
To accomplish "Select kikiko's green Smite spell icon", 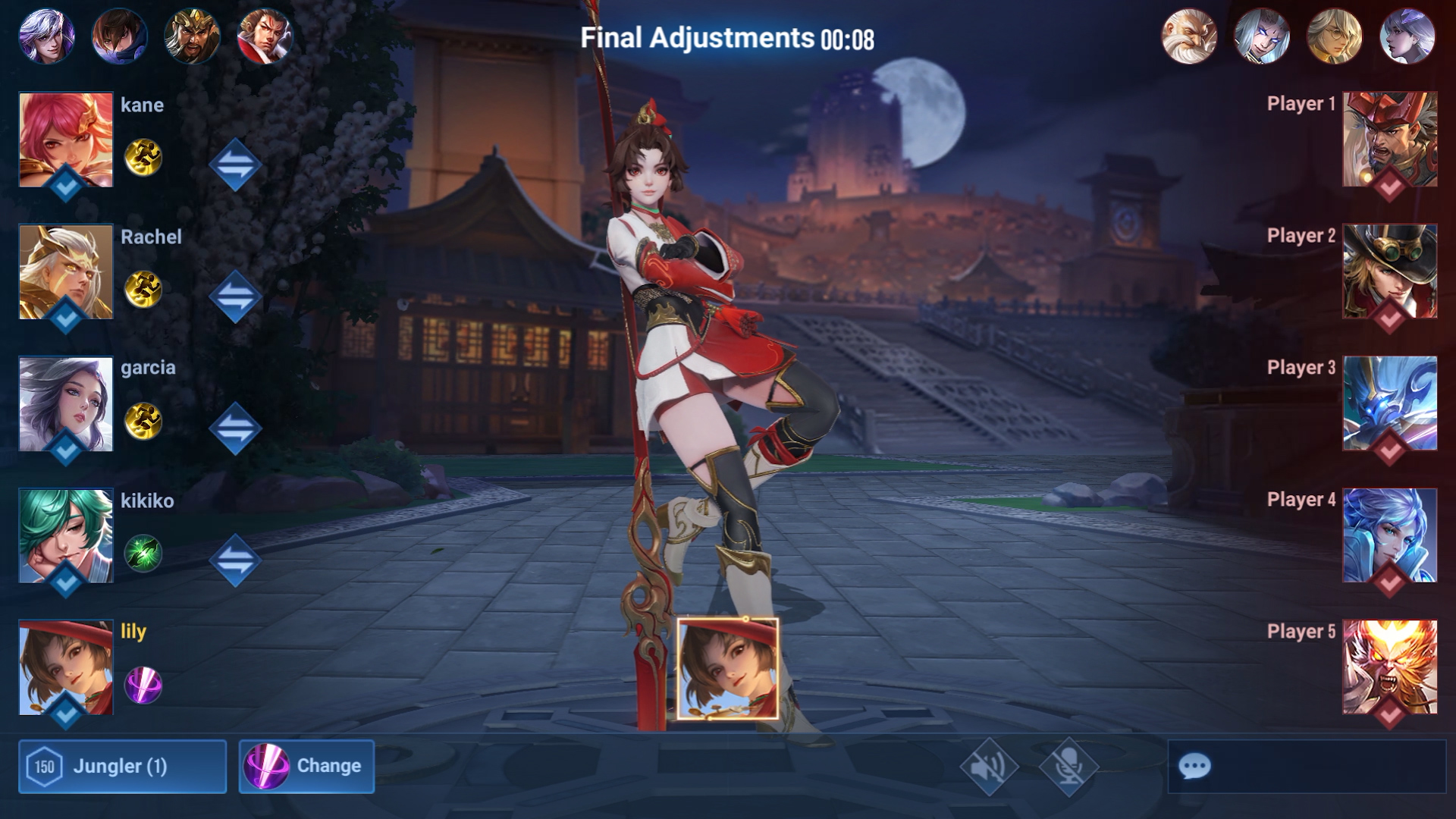I will (143, 554).
